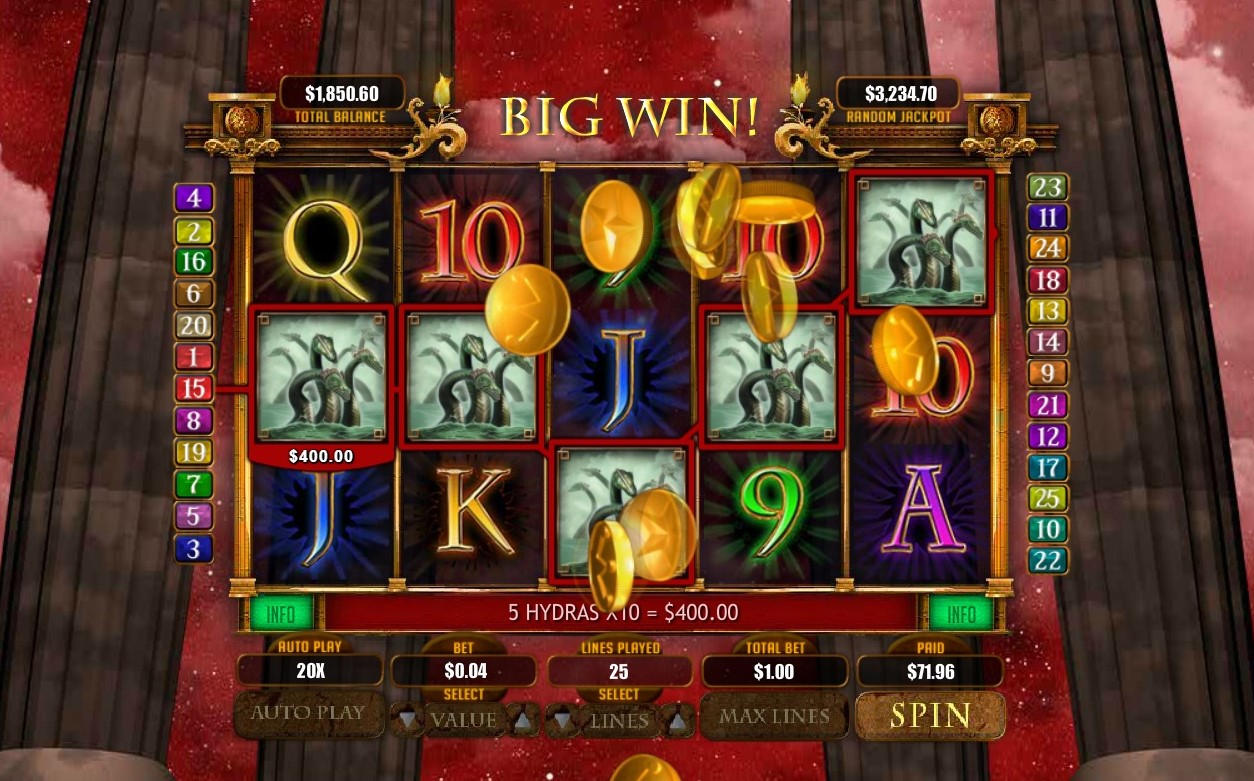Select payline 21 marker
1254x781 pixels.
1047,405
